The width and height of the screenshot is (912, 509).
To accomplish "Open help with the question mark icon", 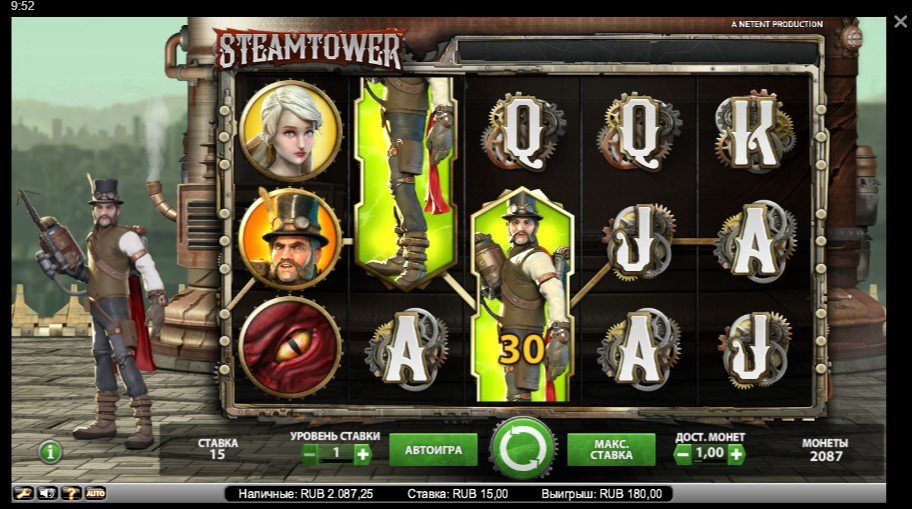I will tap(71, 493).
